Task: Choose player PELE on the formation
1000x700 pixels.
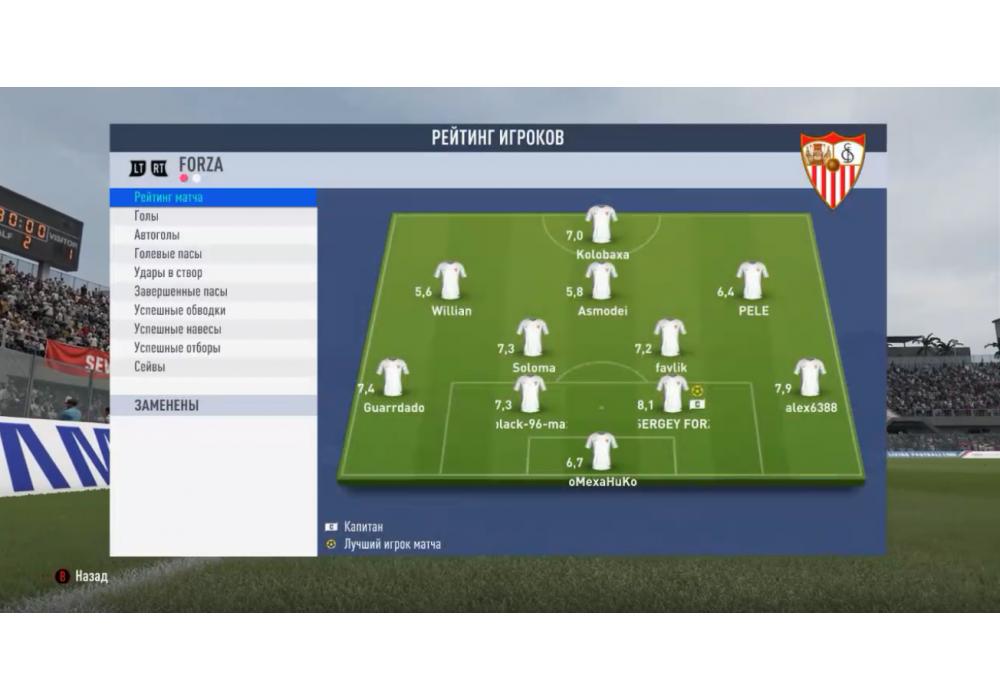Action: coord(752,281)
